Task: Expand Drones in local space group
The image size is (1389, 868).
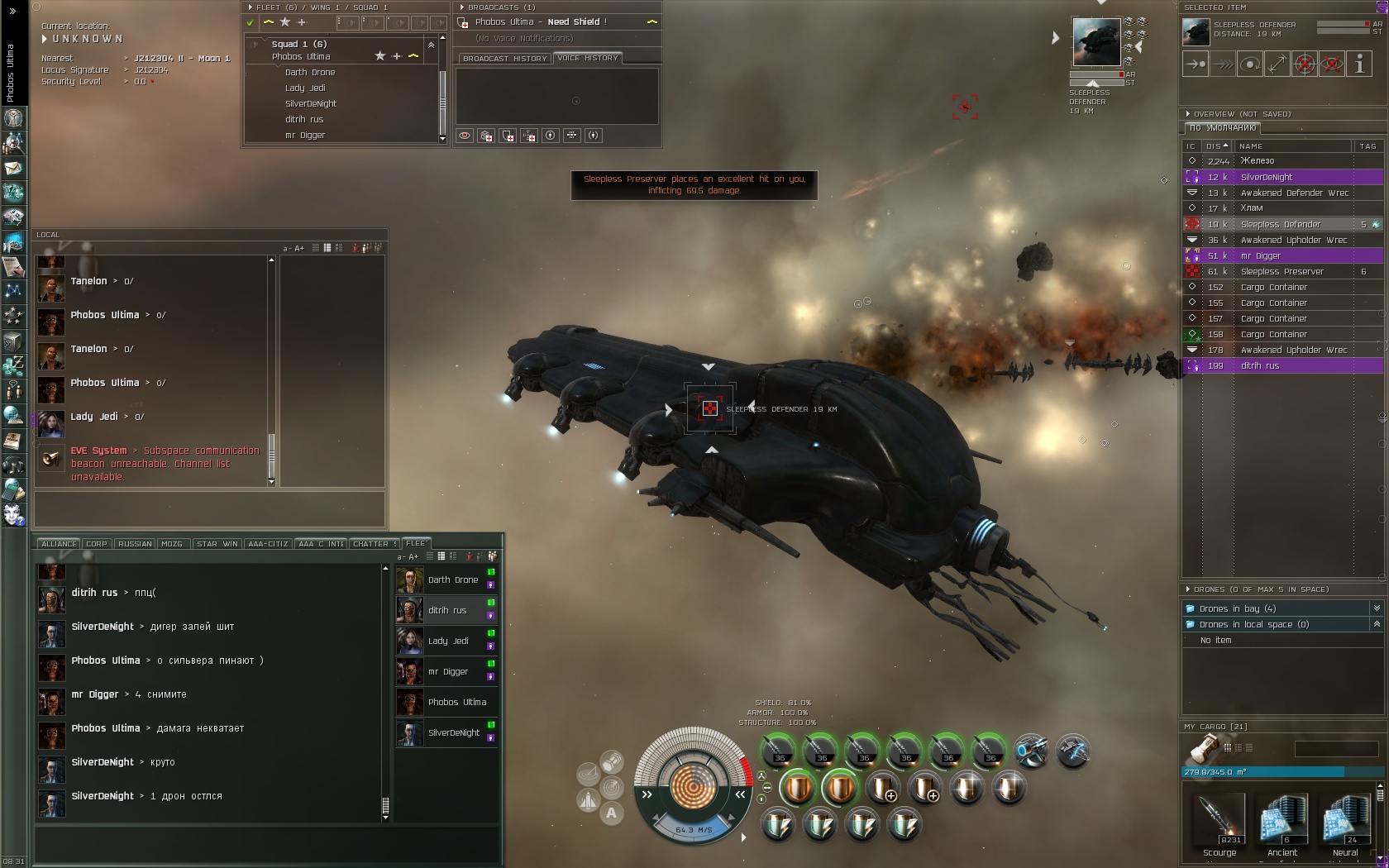Action: pos(1253,624)
